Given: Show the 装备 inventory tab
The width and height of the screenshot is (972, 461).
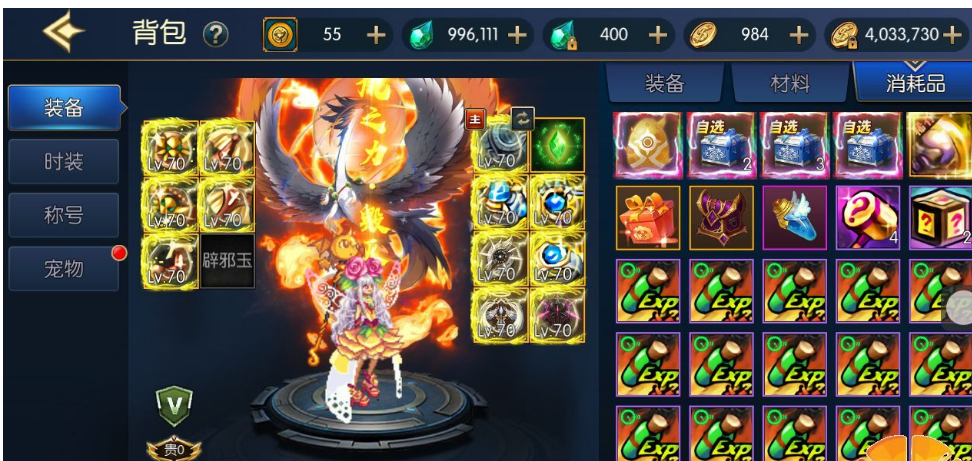Looking at the screenshot, I should [664, 83].
